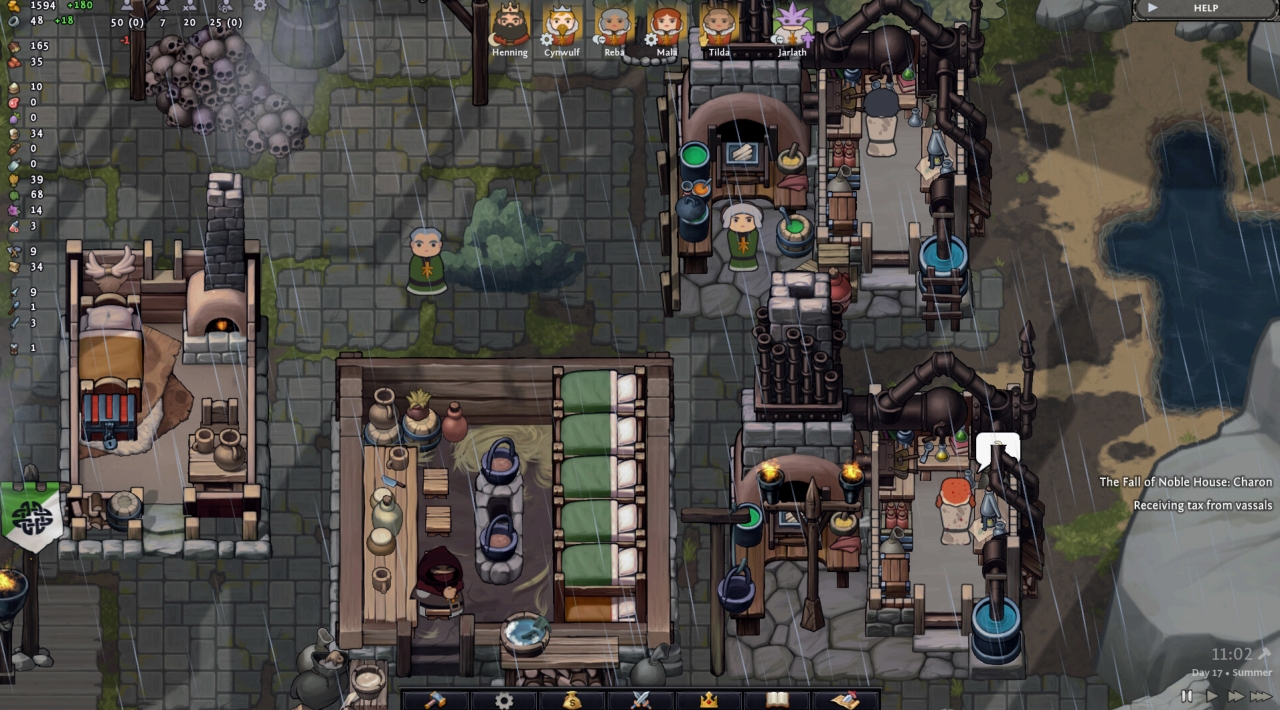Set game speed to double fast-forward
This screenshot has width=1280, height=710.
pyautogui.click(x=1236, y=696)
